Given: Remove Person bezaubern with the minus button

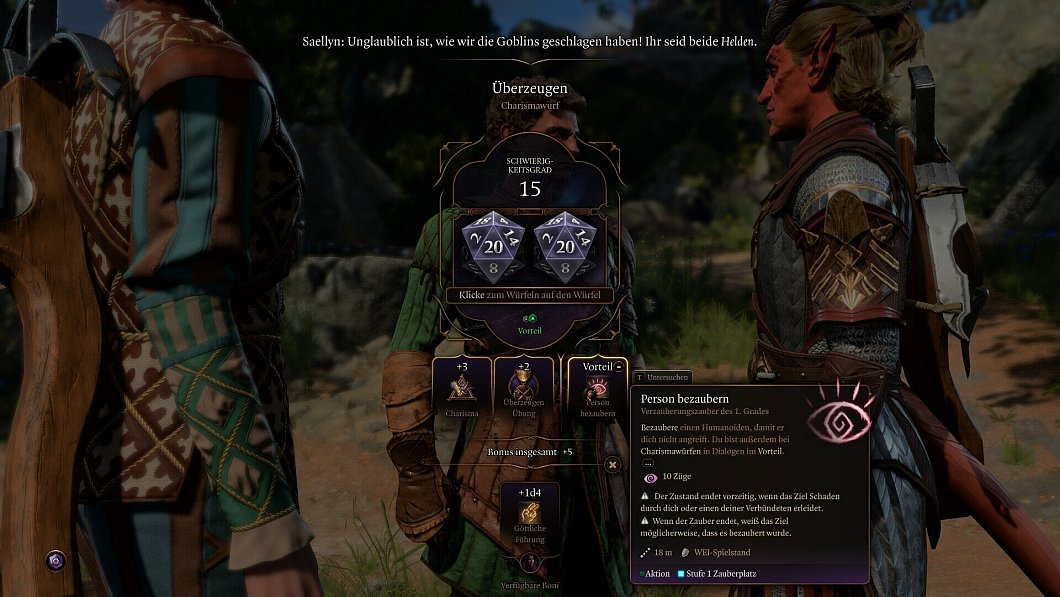Looking at the screenshot, I should pyautogui.click(x=620, y=366).
